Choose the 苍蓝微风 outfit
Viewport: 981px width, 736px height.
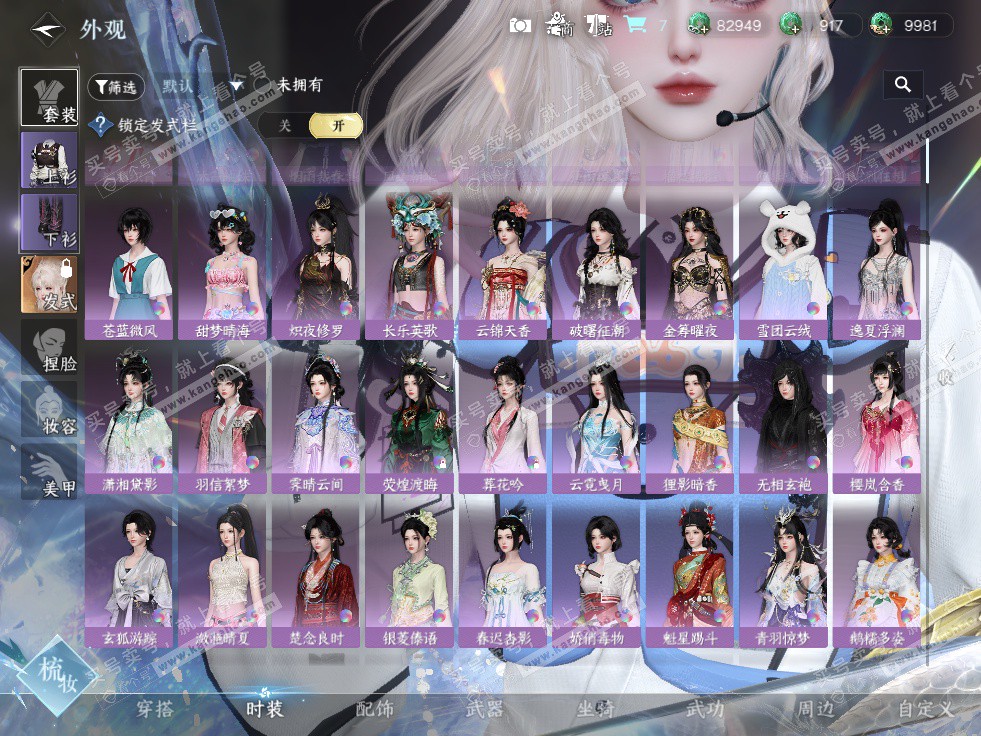[130, 267]
